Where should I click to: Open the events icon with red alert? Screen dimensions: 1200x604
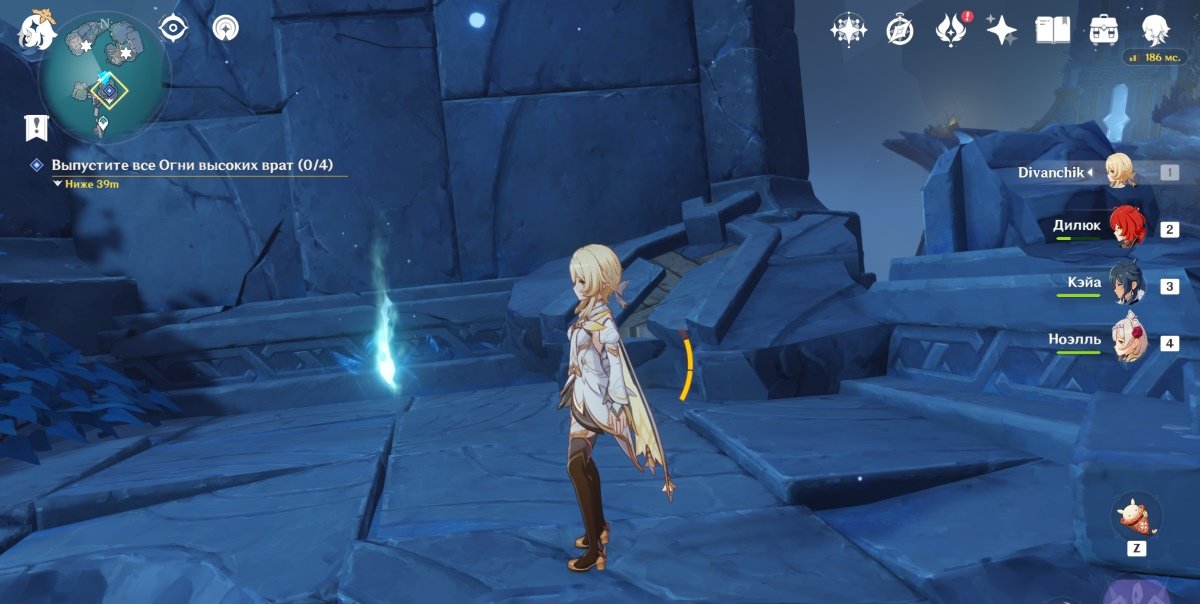click(x=949, y=30)
